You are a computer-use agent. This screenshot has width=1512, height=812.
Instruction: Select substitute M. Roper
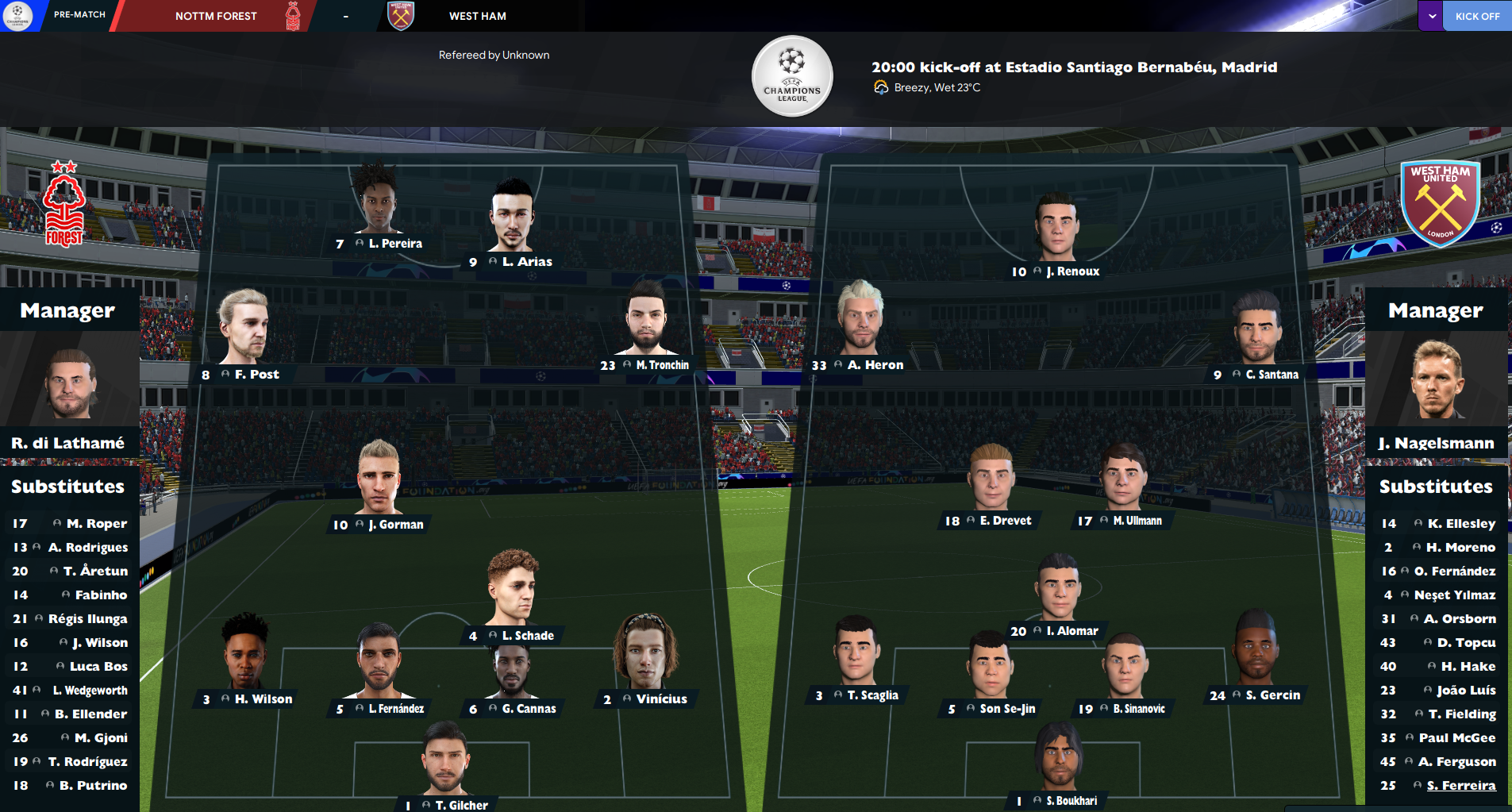coord(96,524)
